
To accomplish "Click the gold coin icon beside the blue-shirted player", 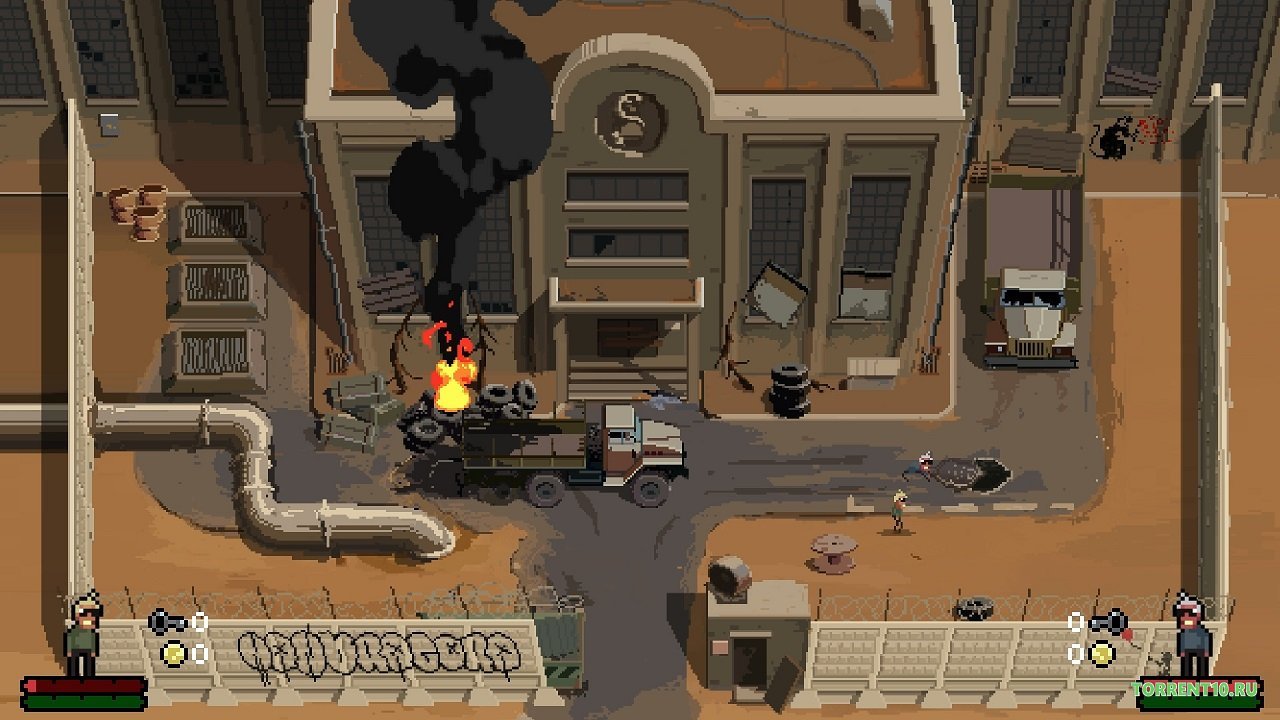I will (x=1102, y=653).
